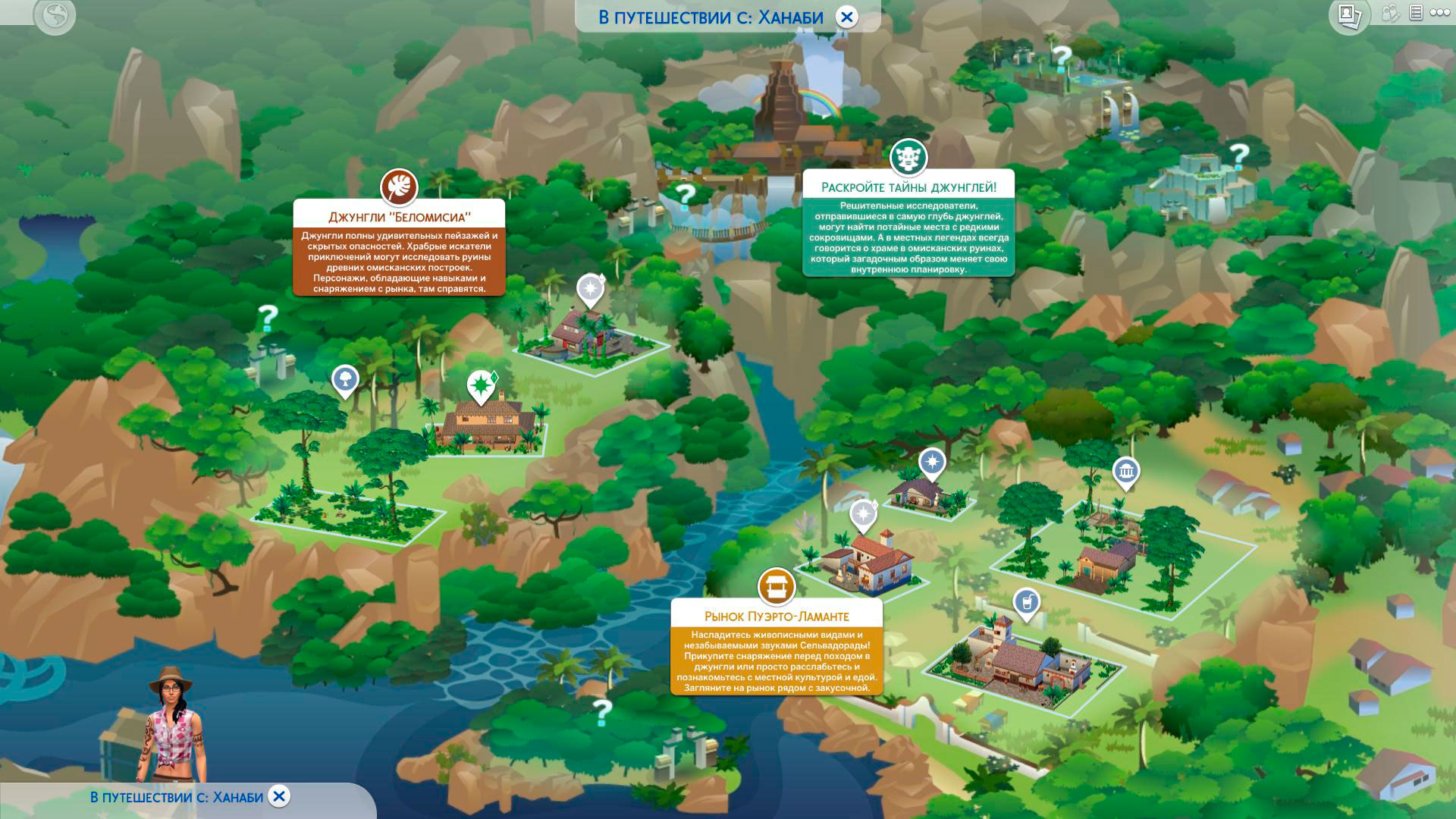The image size is (1456, 819).
Task: Open the manage households icon
Action: pos(1390,13)
